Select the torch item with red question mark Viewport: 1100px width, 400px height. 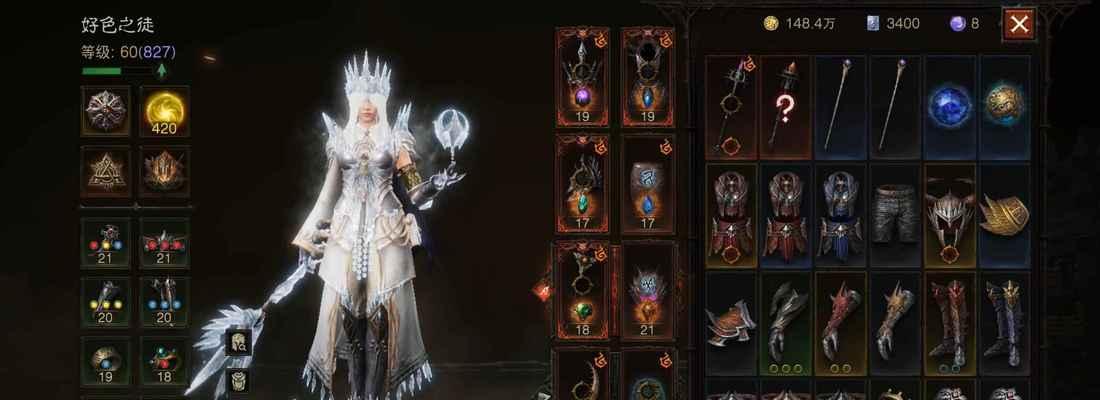(x=785, y=107)
